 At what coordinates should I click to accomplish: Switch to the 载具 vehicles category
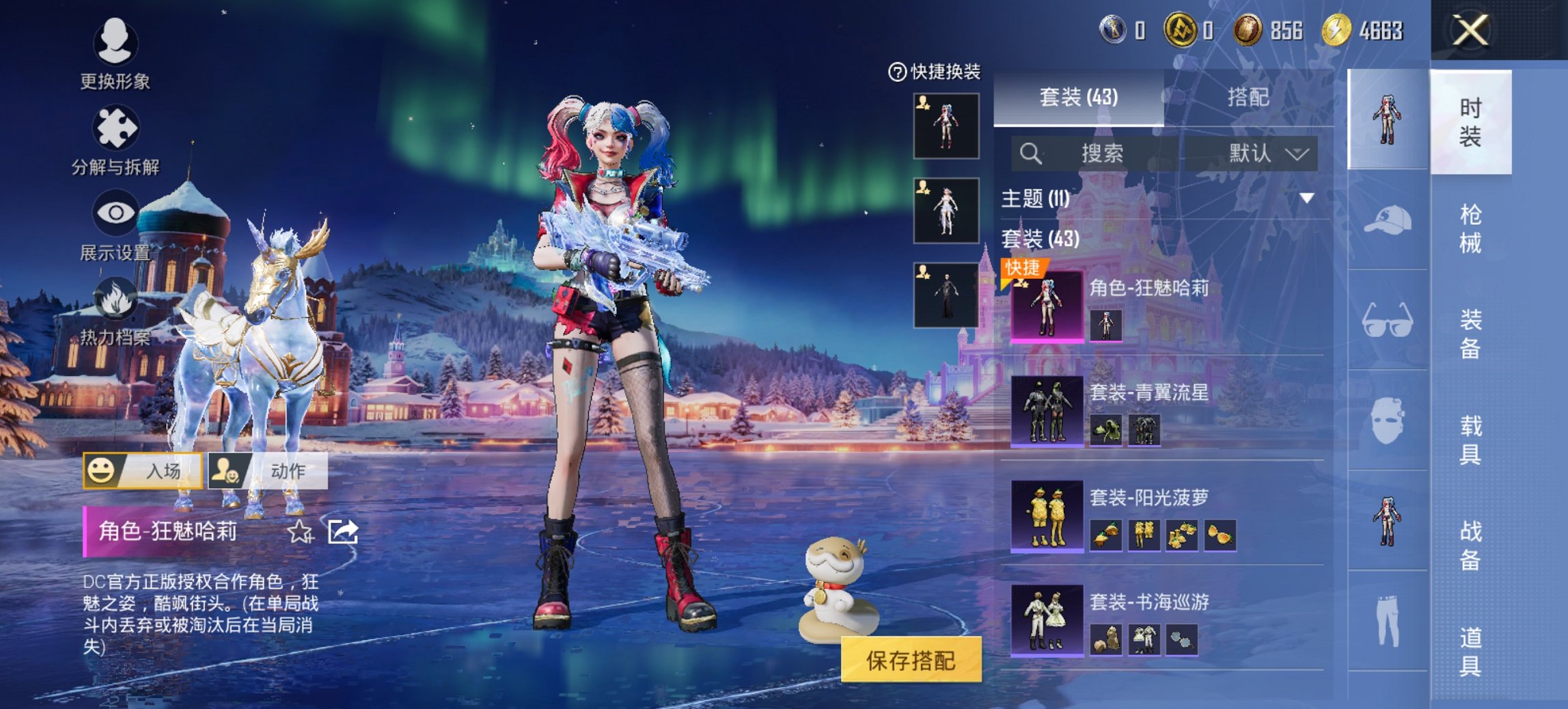[x=1470, y=440]
